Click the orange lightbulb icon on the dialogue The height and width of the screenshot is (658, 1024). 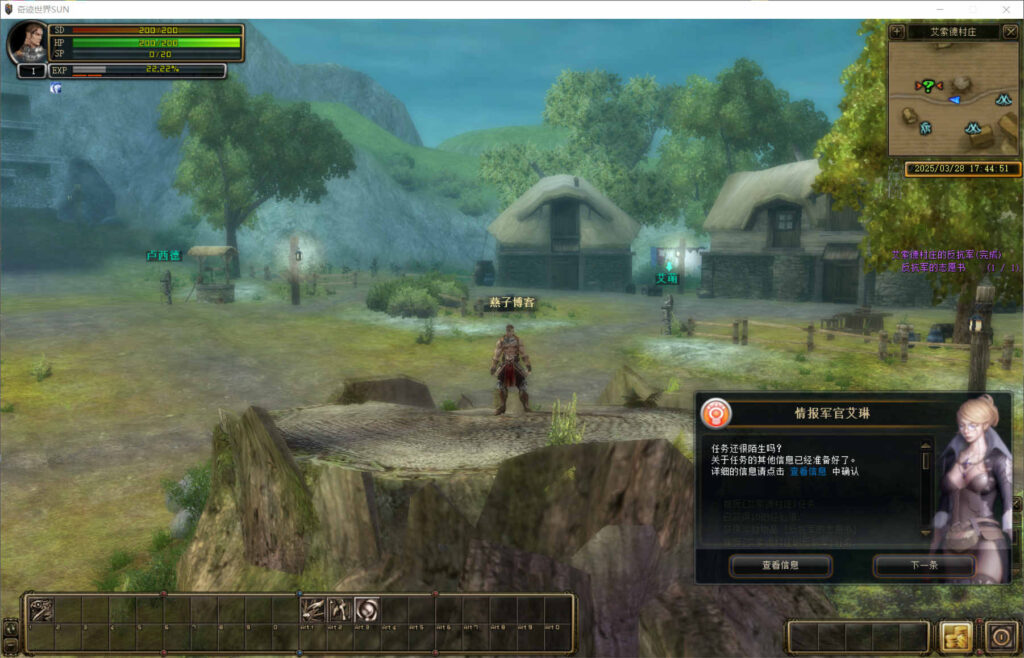click(715, 412)
